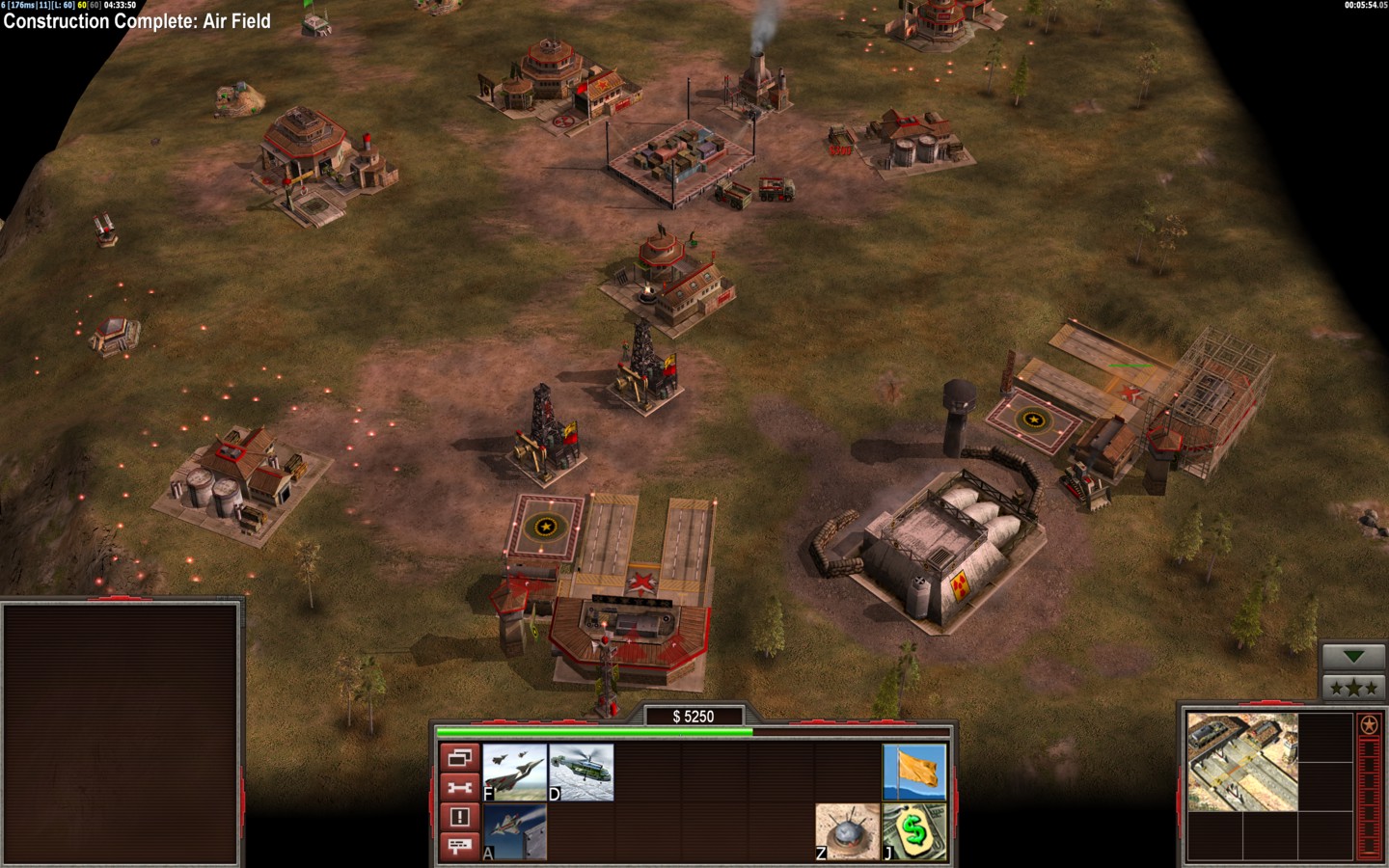Image resolution: width=1389 pixels, height=868 pixels.
Task: Select the jet afterburner upgrade icon
Action: 514,832
